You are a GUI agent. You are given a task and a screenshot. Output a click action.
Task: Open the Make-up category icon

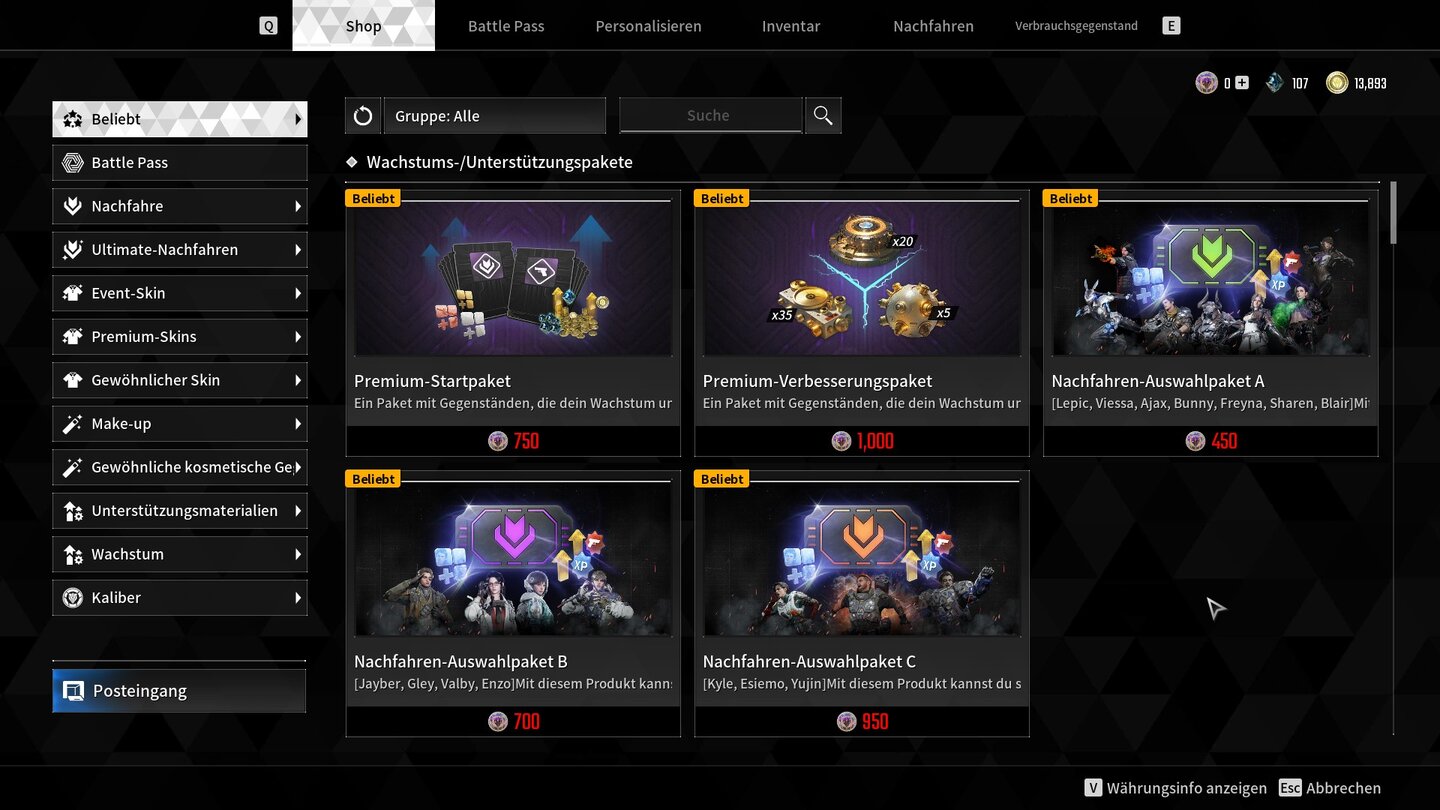coord(71,423)
